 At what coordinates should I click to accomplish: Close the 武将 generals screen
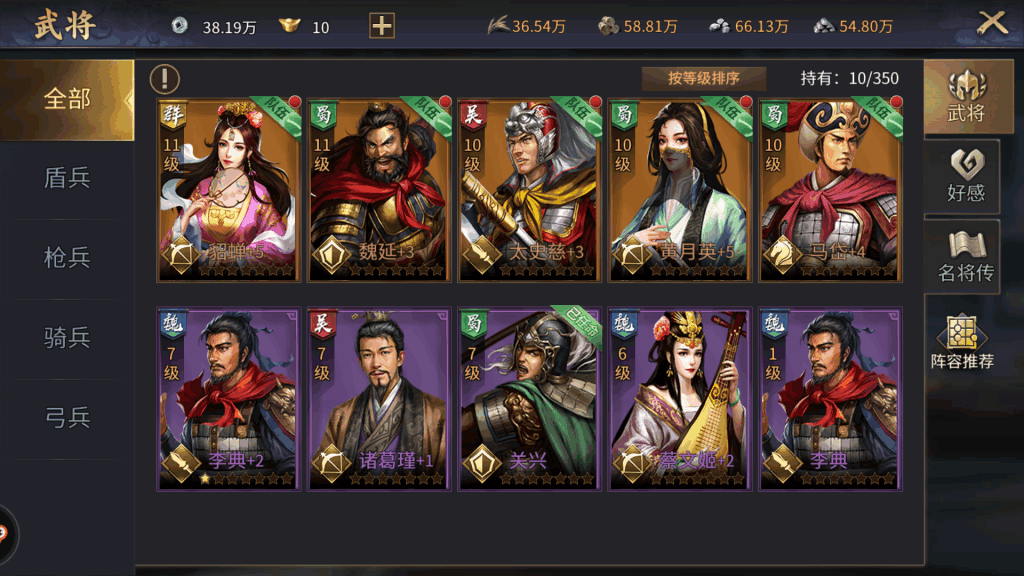point(991,24)
